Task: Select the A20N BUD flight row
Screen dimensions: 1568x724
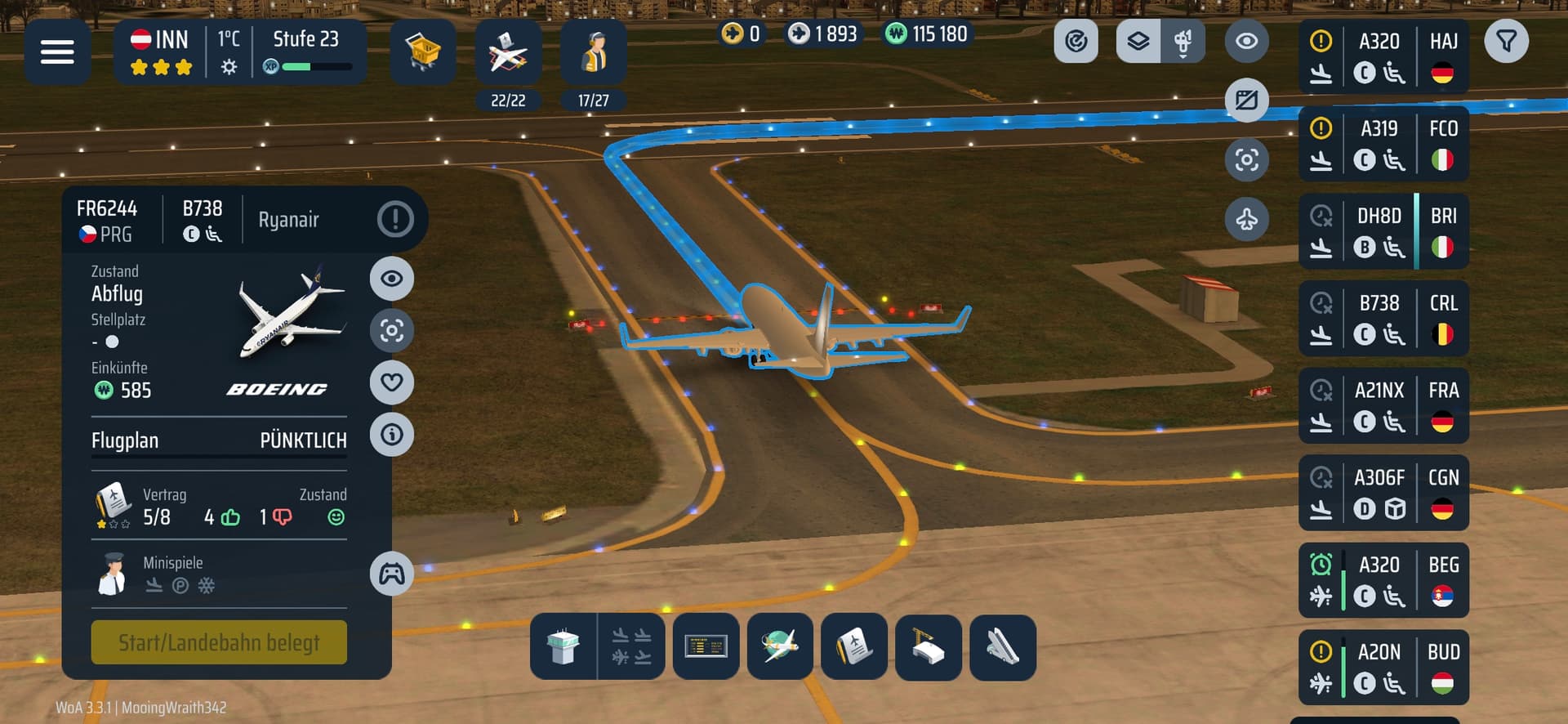Action: click(x=1383, y=668)
